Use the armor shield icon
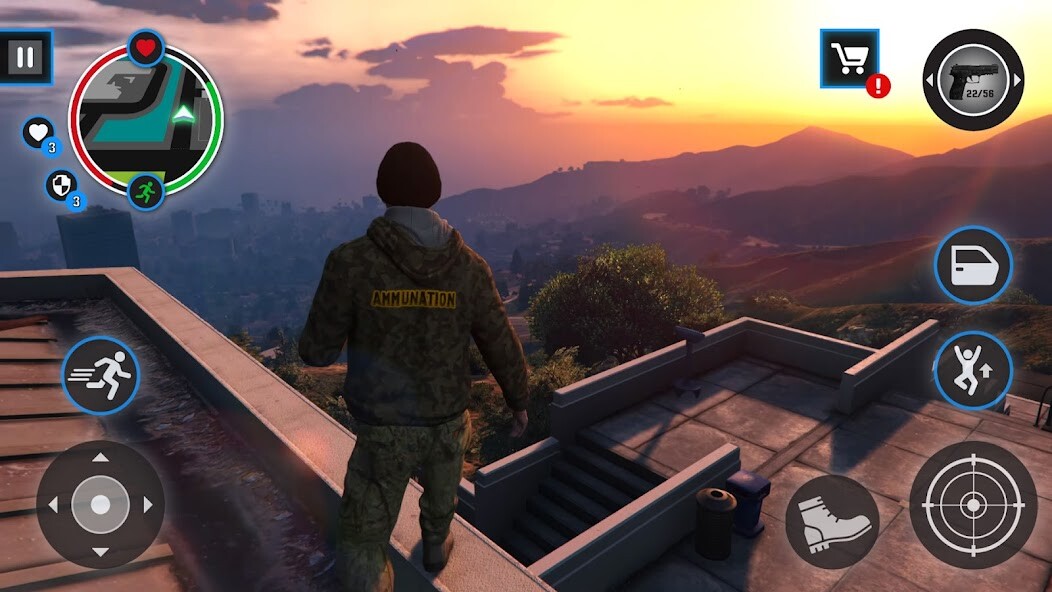This screenshot has width=1052, height=592. [x=60, y=185]
